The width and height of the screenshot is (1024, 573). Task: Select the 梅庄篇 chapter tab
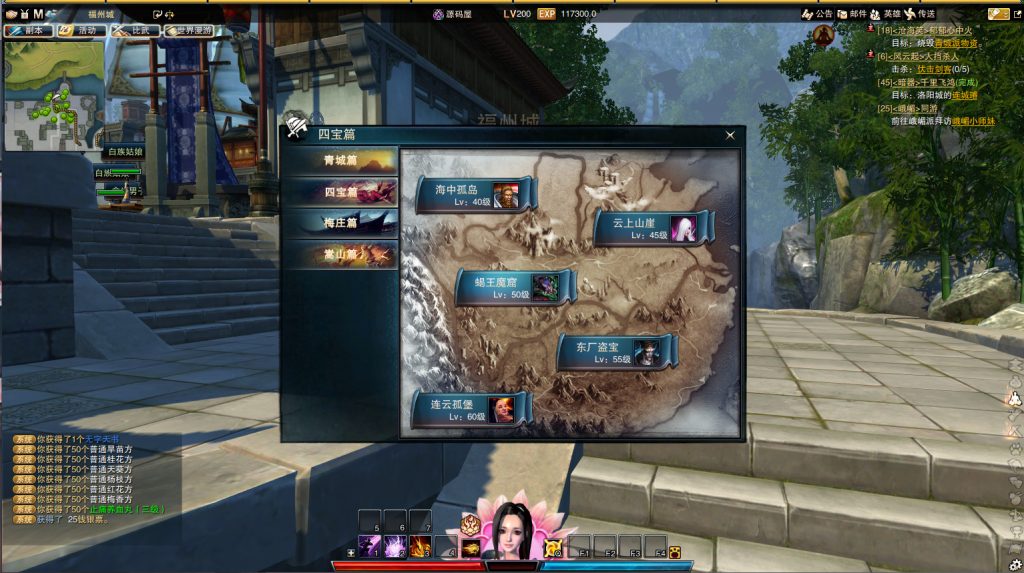339,223
